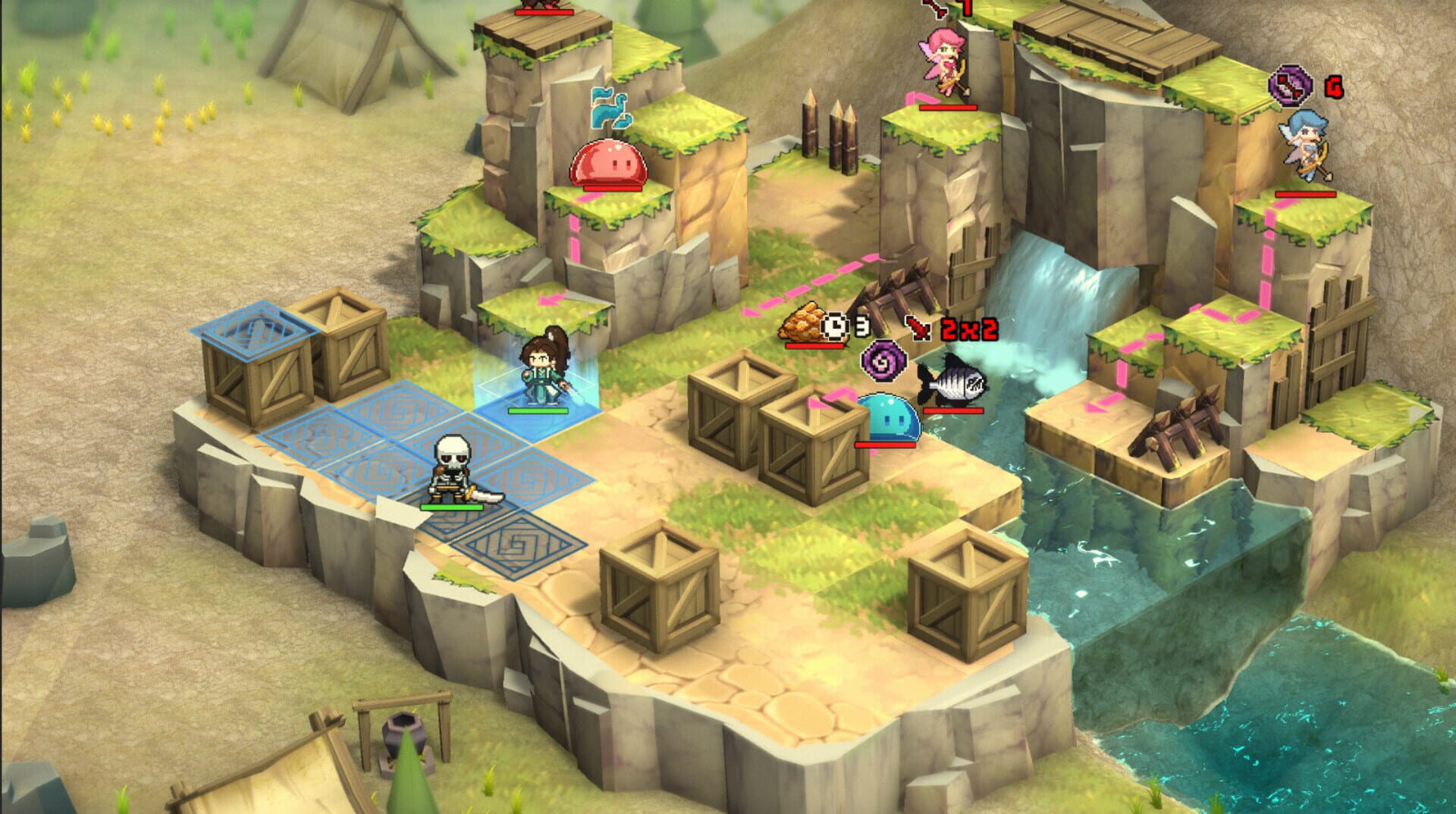Click the clock countdown icon showing 3

(x=836, y=325)
